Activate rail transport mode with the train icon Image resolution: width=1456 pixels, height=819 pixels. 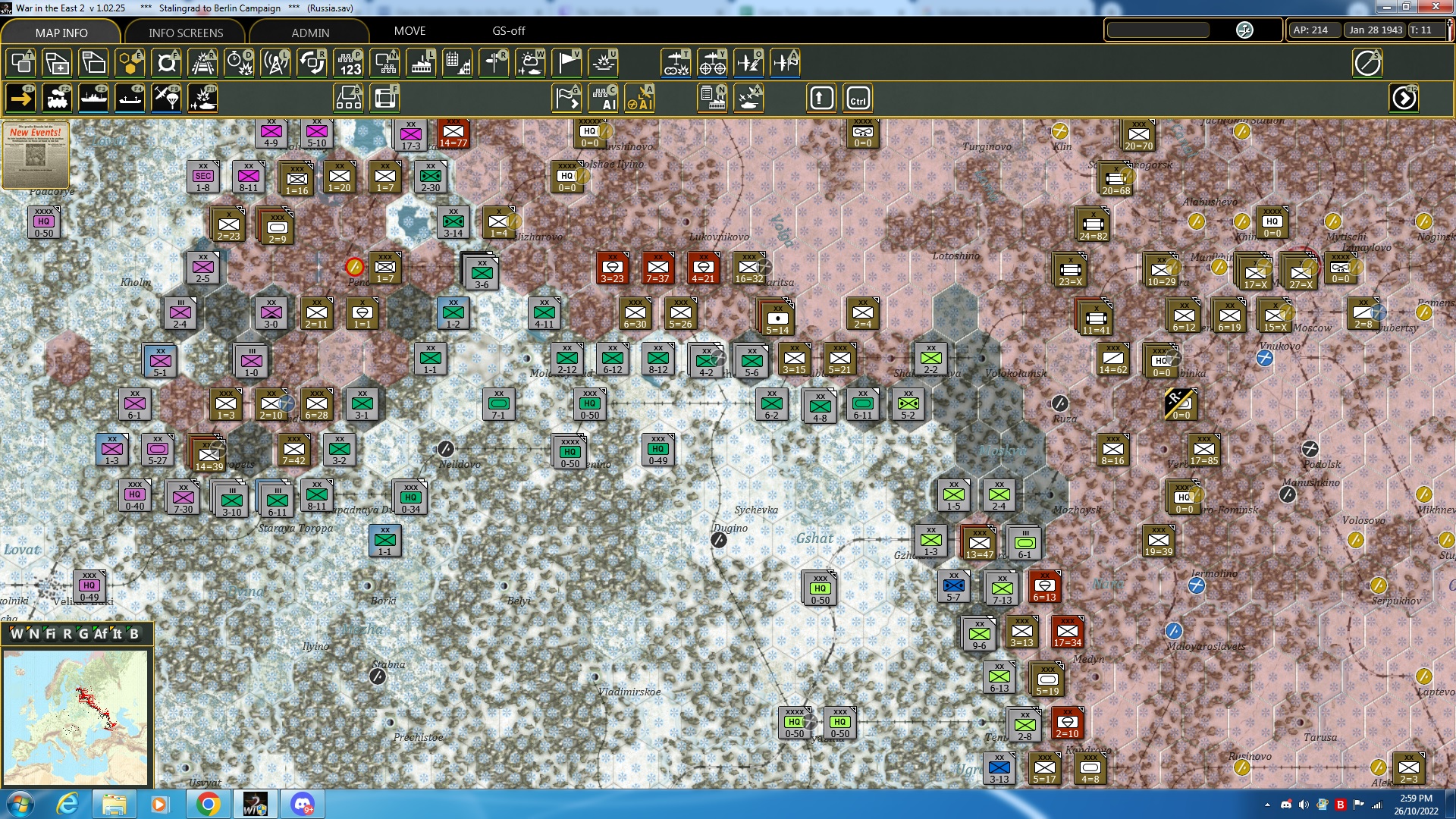tap(57, 97)
